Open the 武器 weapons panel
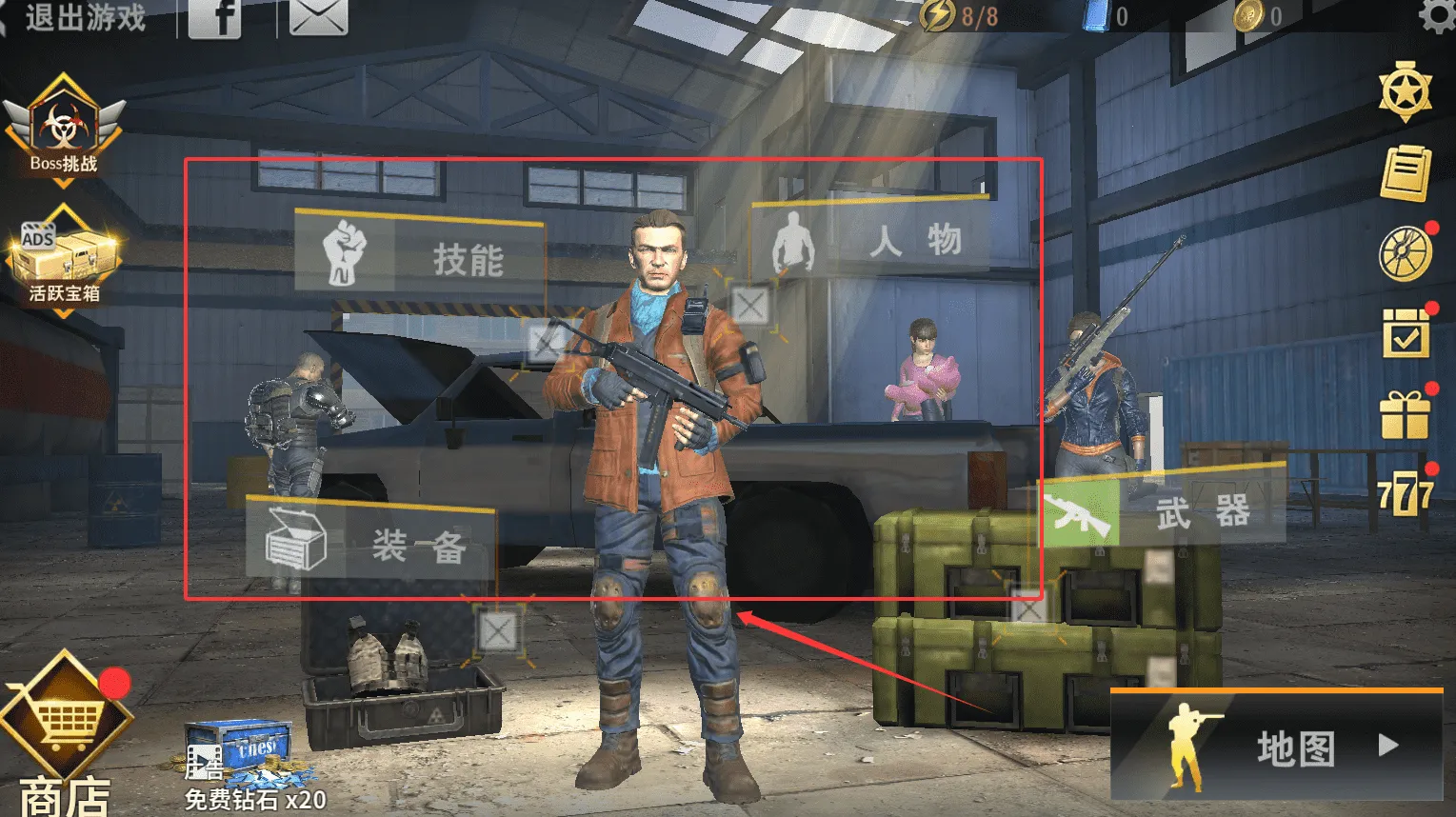This screenshot has width=1456, height=817. tap(1162, 511)
